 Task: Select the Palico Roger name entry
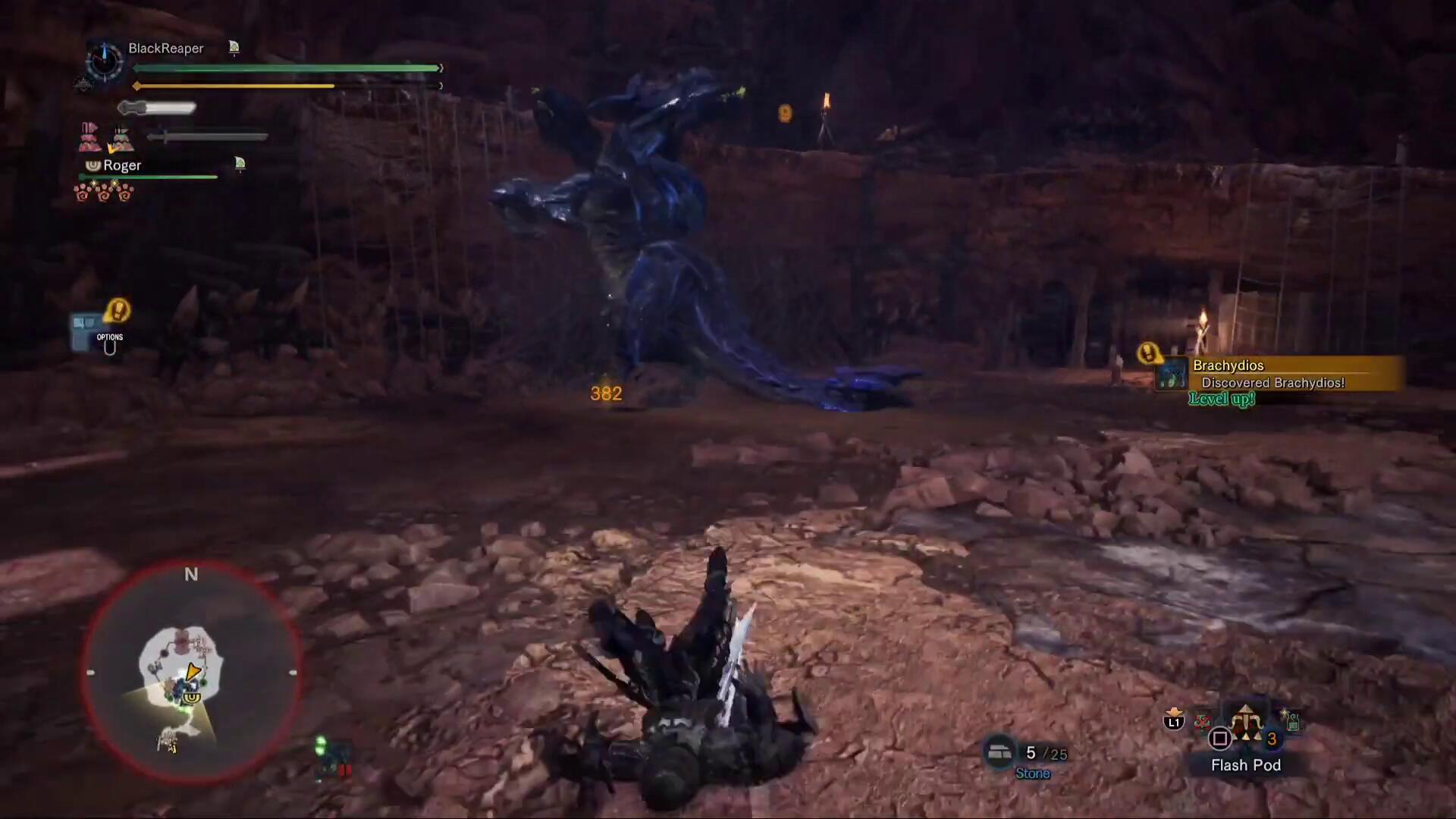(x=122, y=165)
